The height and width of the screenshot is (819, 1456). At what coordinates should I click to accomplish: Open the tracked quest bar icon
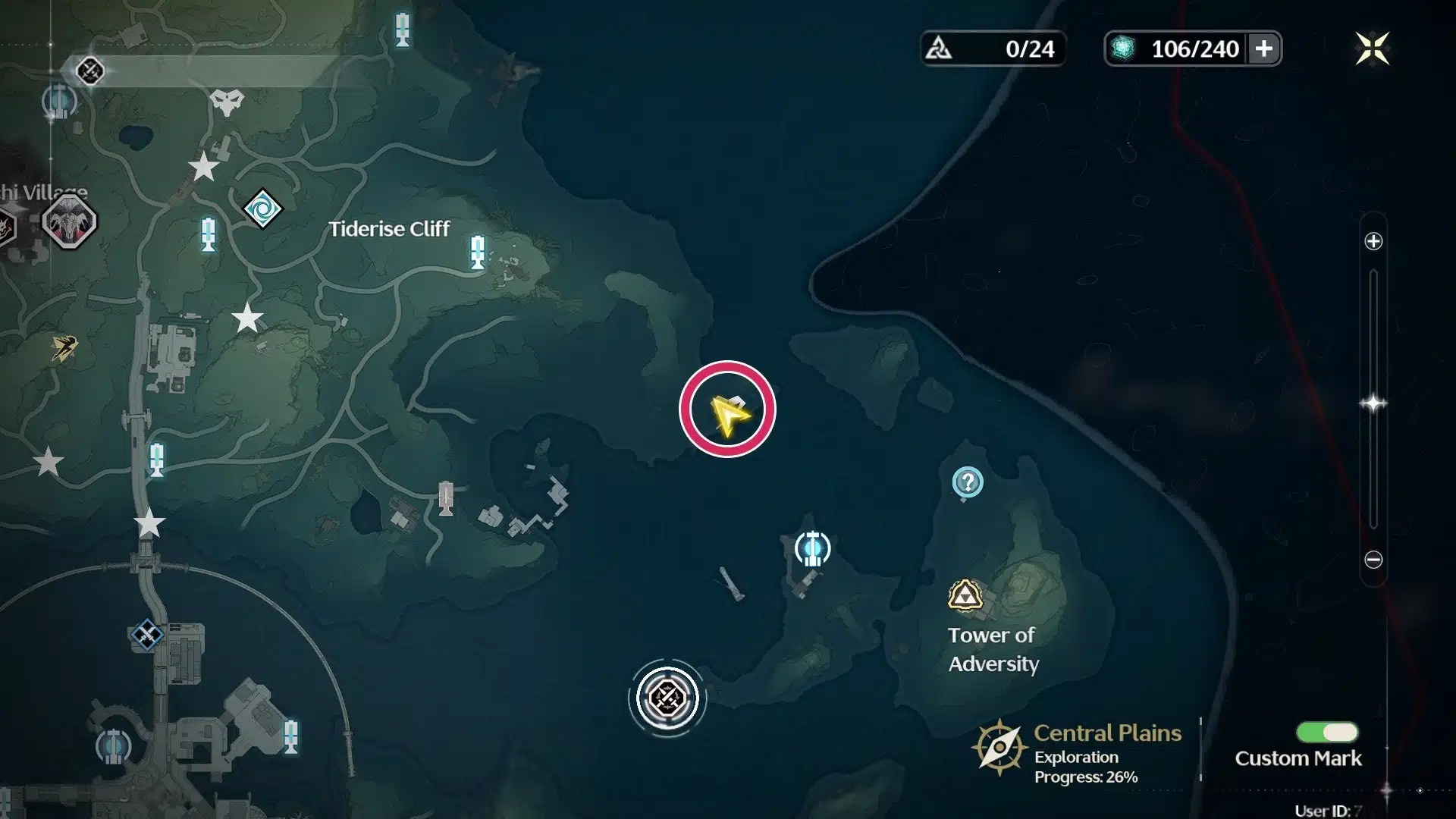[x=90, y=71]
